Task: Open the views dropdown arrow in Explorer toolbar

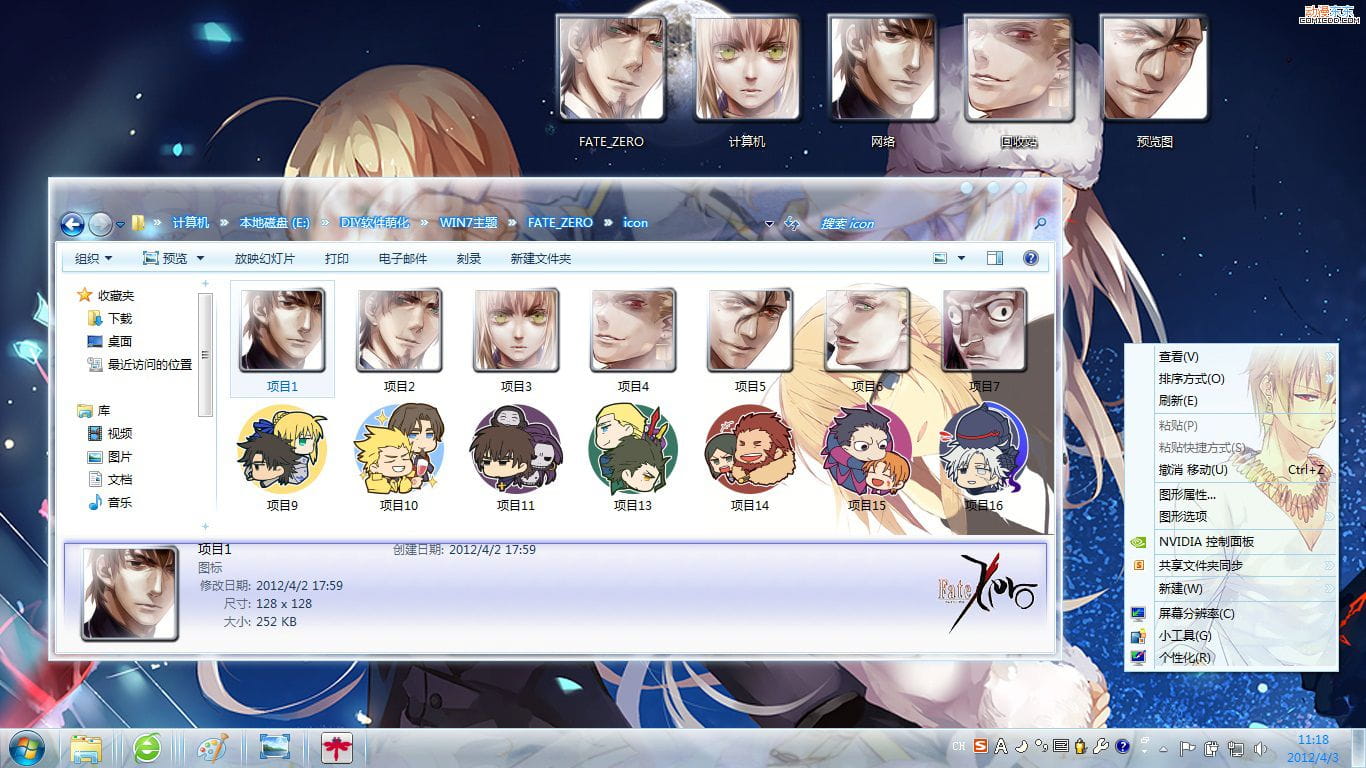Action: pyautogui.click(x=961, y=258)
